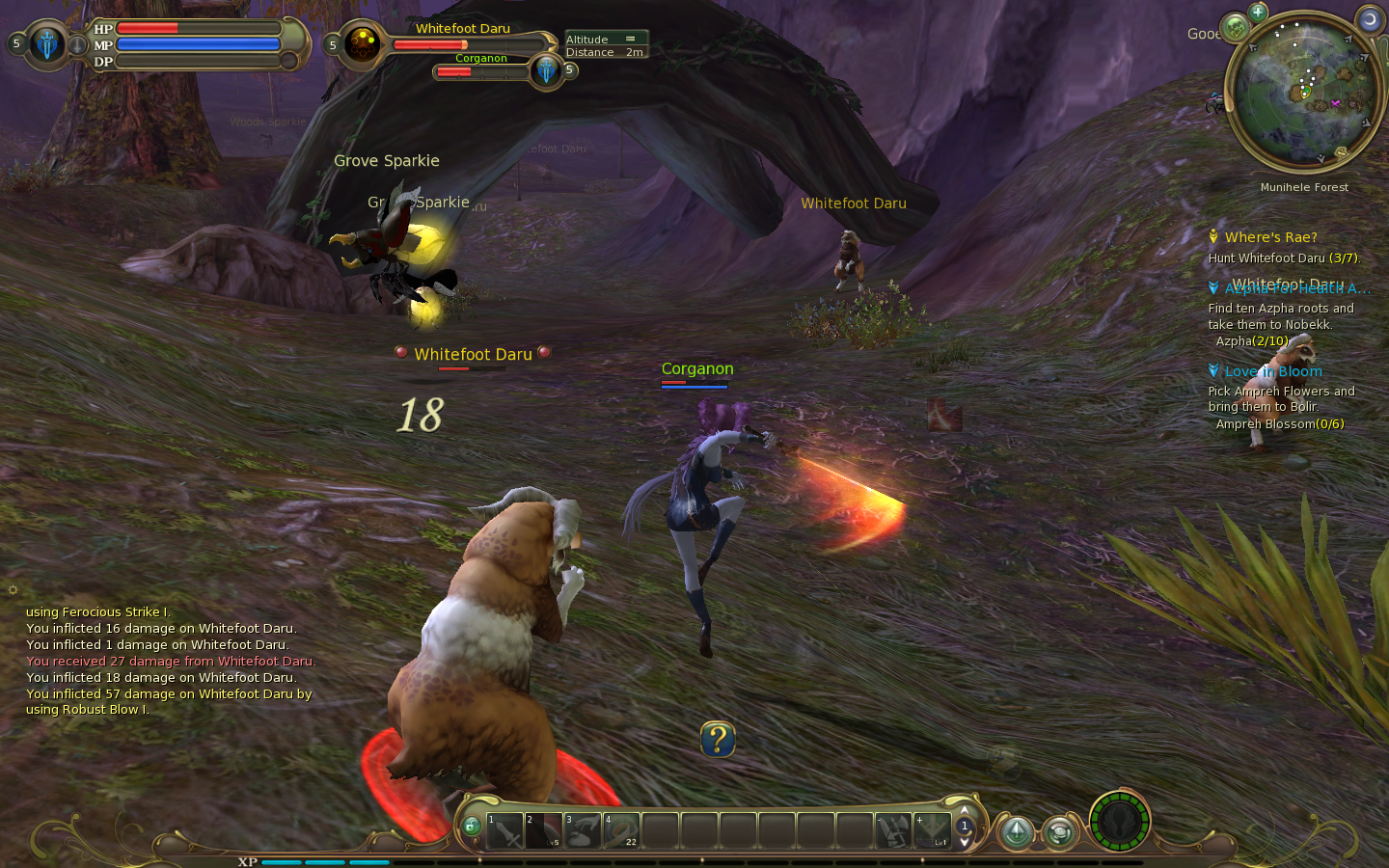Activate the Lv1 skill in plus slot
Image resolution: width=1389 pixels, height=868 pixels.
[x=933, y=830]
